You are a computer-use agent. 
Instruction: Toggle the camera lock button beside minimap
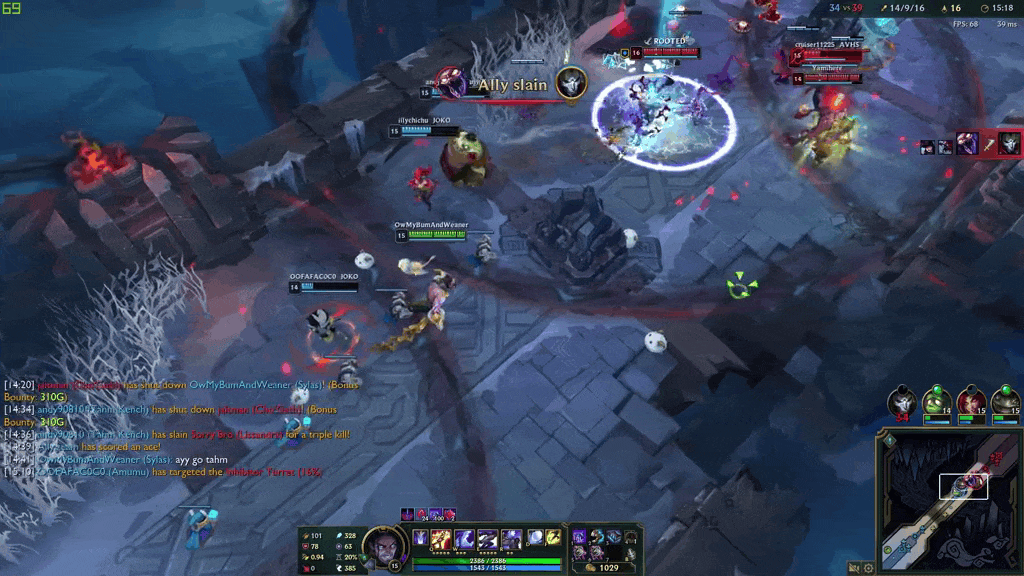853,568
